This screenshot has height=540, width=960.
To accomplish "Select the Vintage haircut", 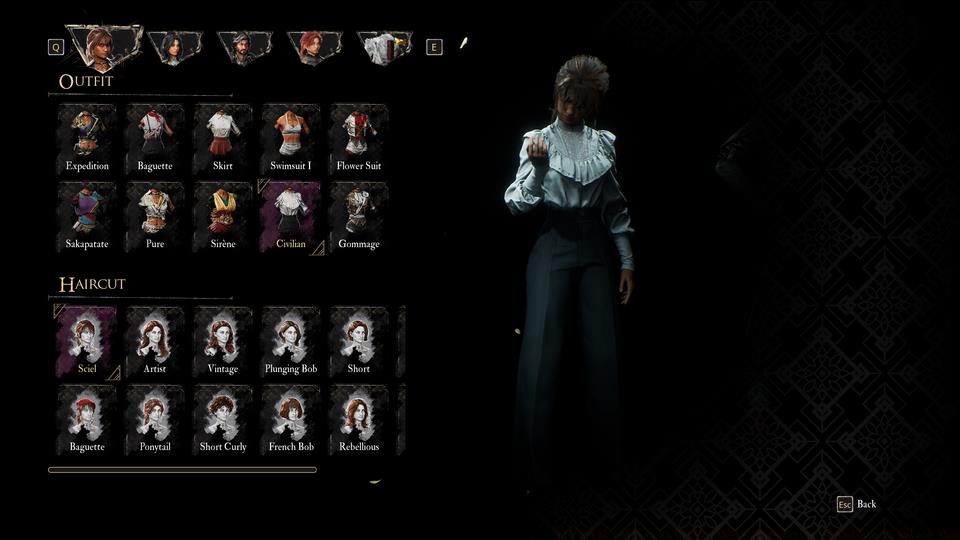I will [x=223, y=342].
